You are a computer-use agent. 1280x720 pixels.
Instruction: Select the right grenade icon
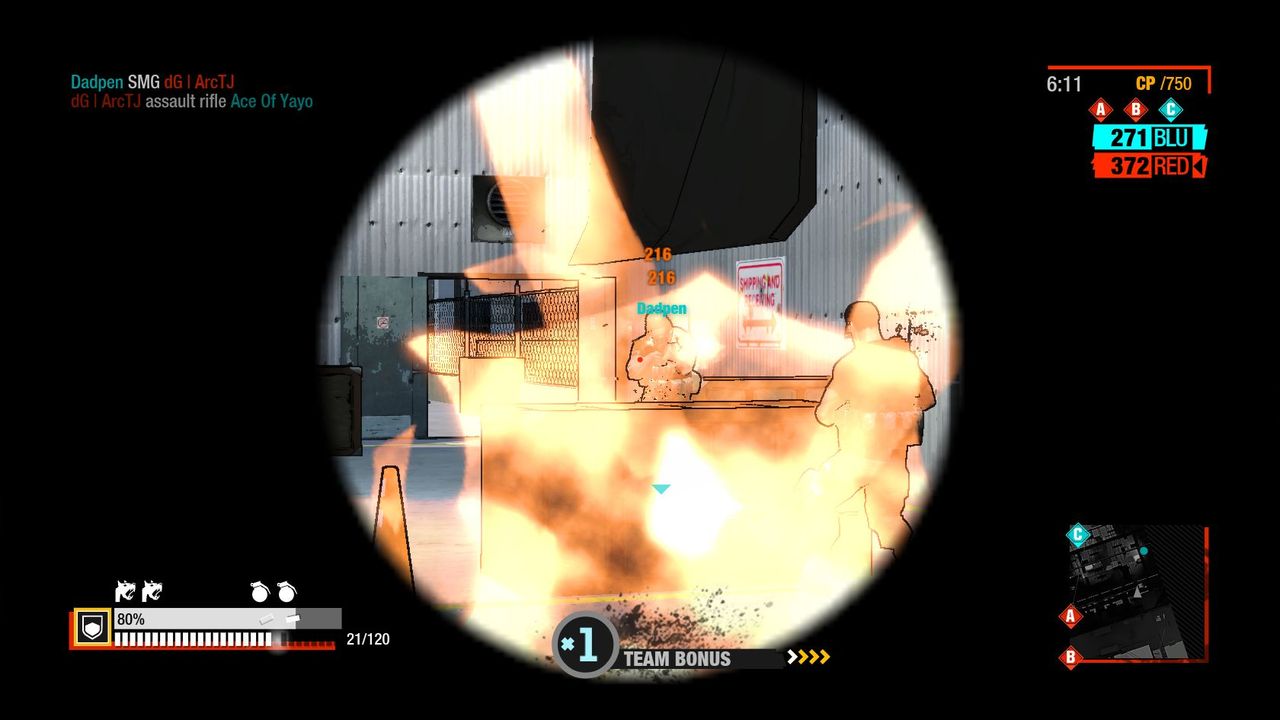coord(286,592)
